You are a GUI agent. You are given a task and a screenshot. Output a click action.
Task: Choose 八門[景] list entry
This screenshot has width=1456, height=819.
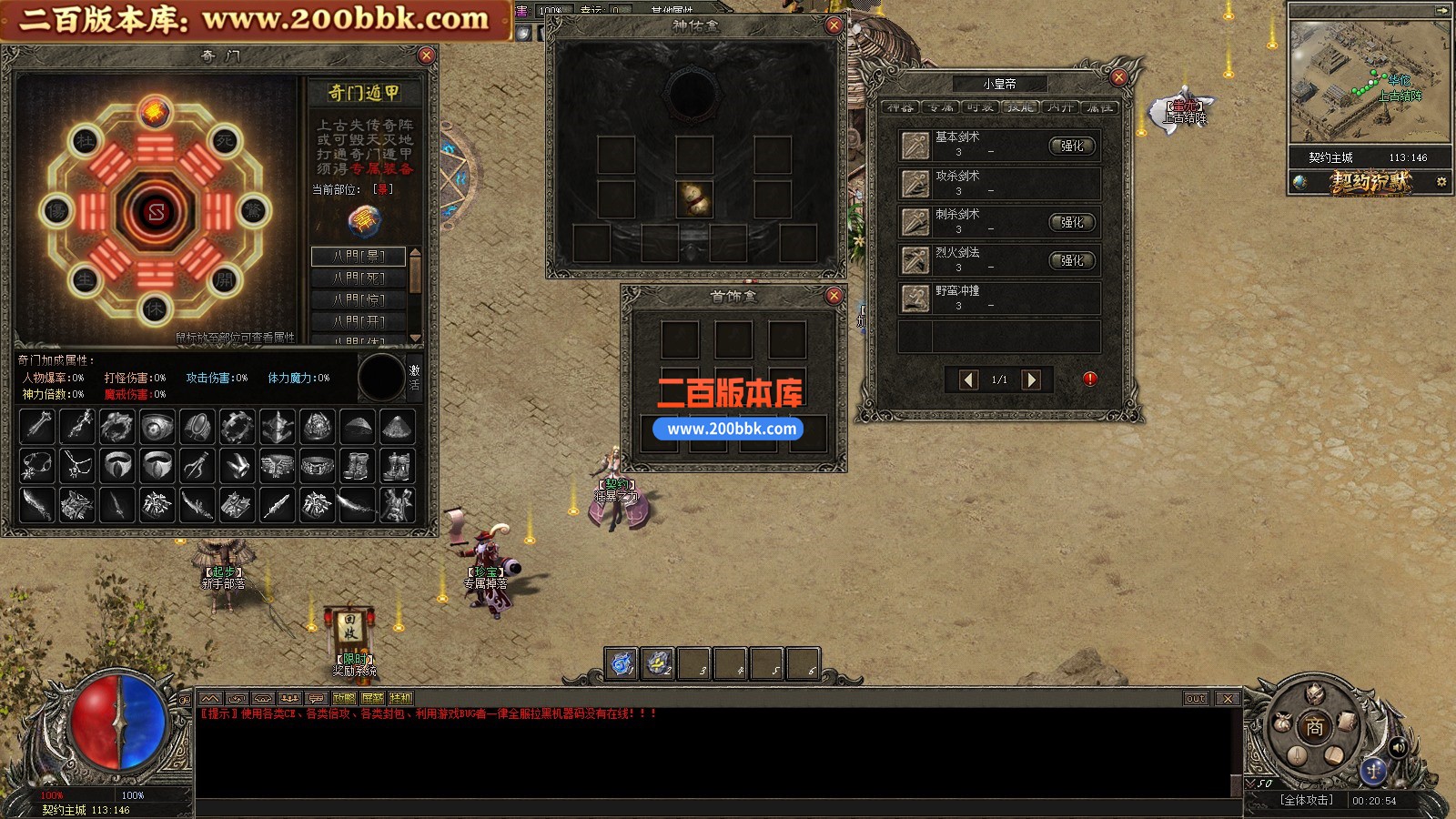coord(359,256)
